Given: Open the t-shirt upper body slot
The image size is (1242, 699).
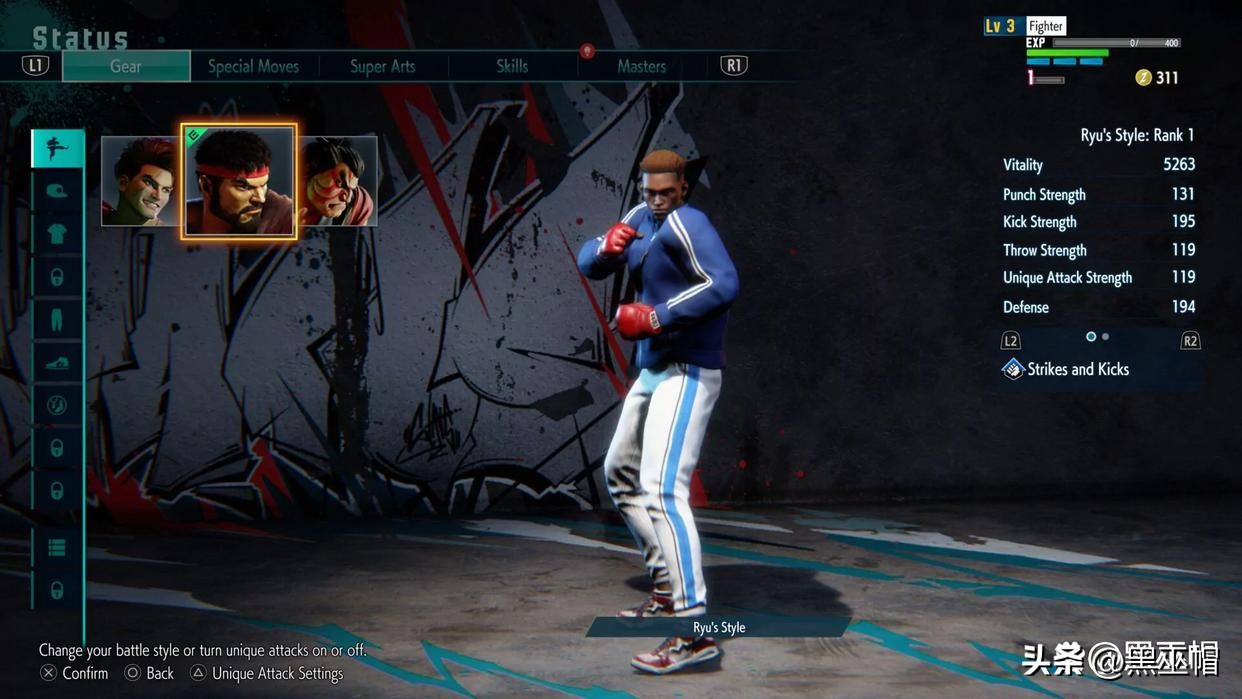Looking at the screenshot, I should [x=57, y=234].
